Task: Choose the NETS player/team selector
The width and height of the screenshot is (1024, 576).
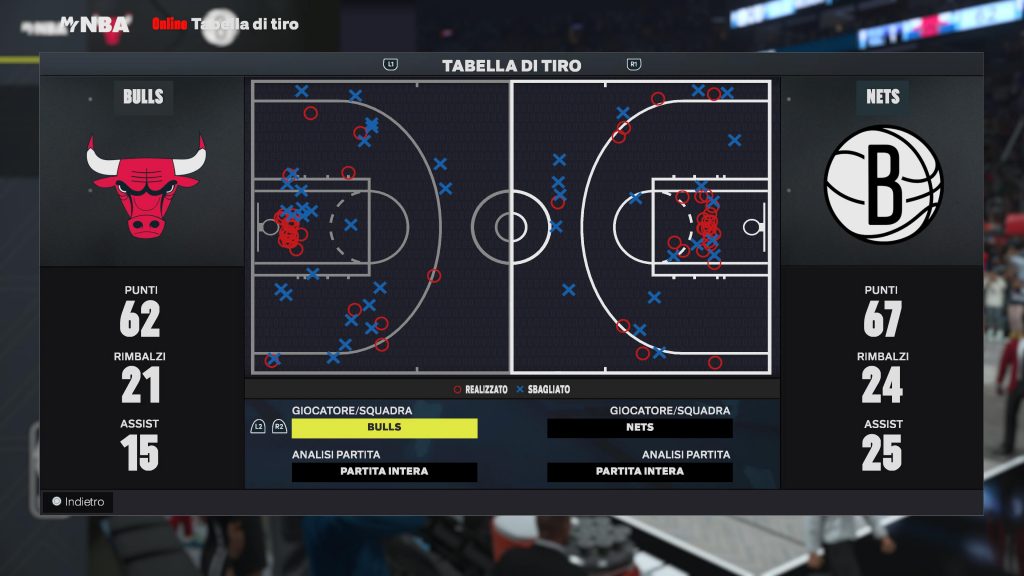Action: tap(640, 428)
